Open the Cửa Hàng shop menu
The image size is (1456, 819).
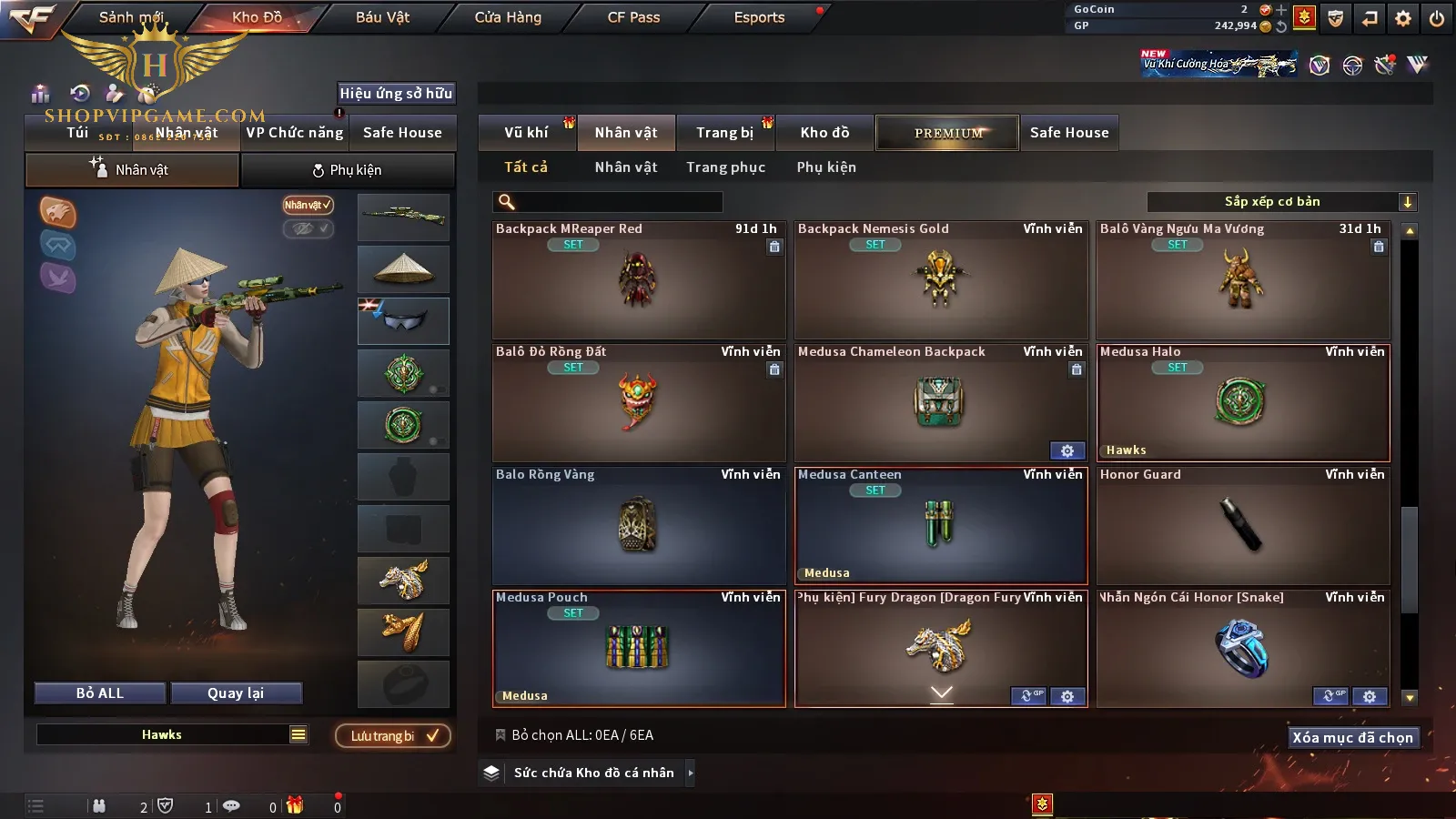508,17
